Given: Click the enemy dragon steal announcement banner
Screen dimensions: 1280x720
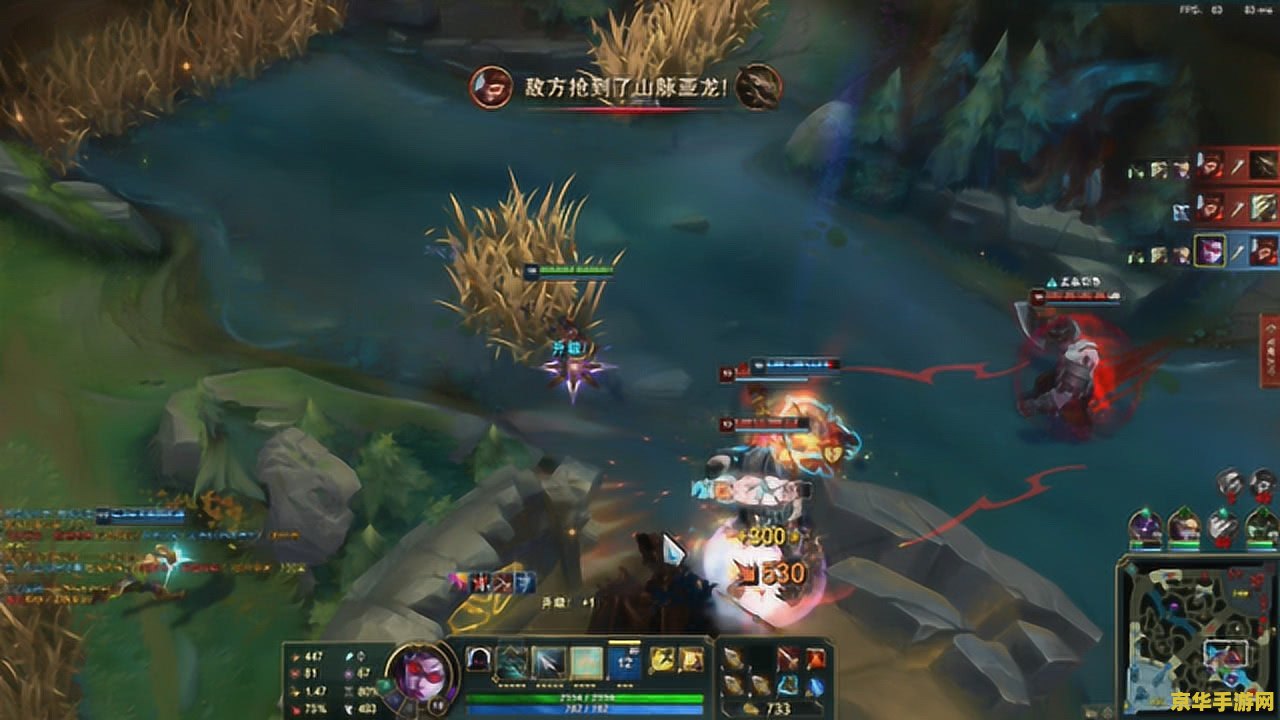Looking at the screenshot, I should pos(626,88).
